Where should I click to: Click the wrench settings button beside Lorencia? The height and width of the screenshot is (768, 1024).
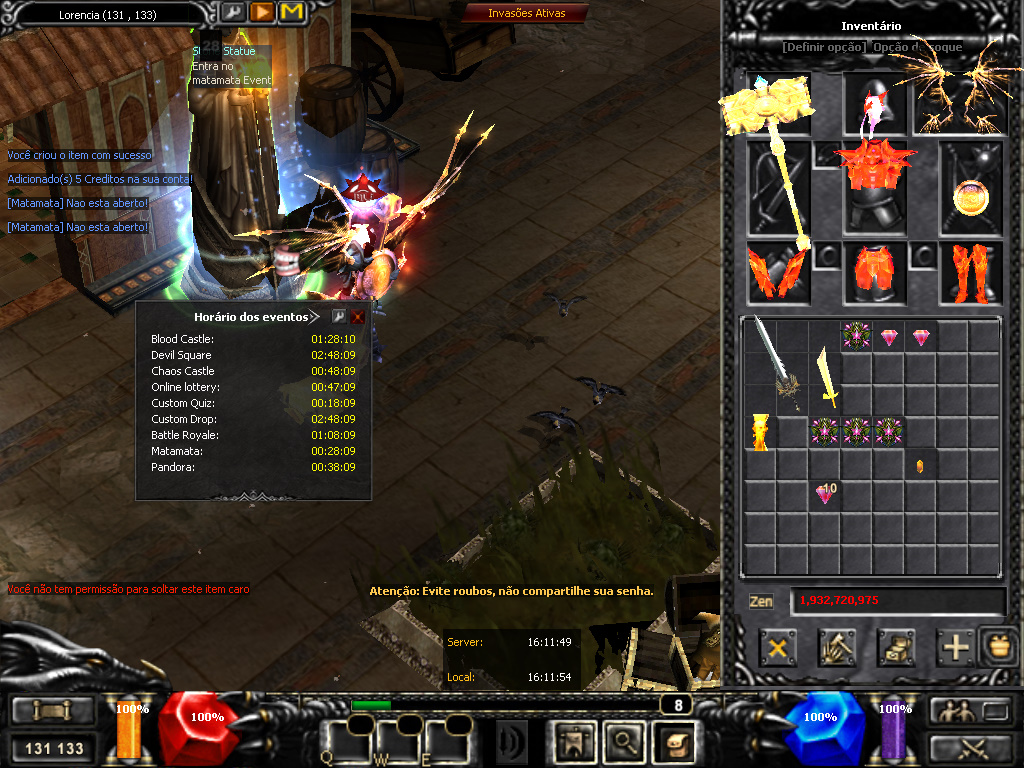tap(232, 12)
